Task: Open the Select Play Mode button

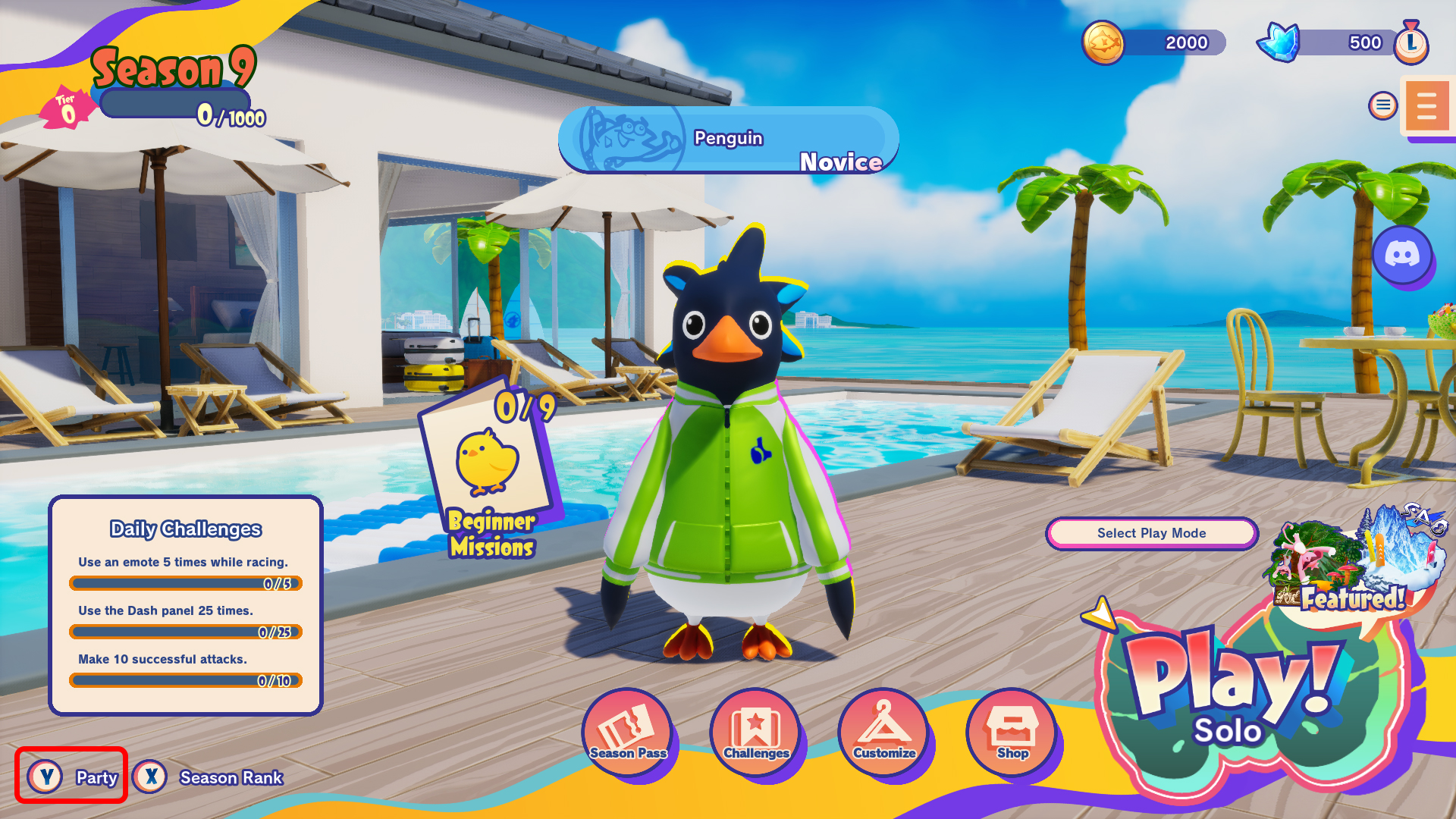Action: [1151, 533]
